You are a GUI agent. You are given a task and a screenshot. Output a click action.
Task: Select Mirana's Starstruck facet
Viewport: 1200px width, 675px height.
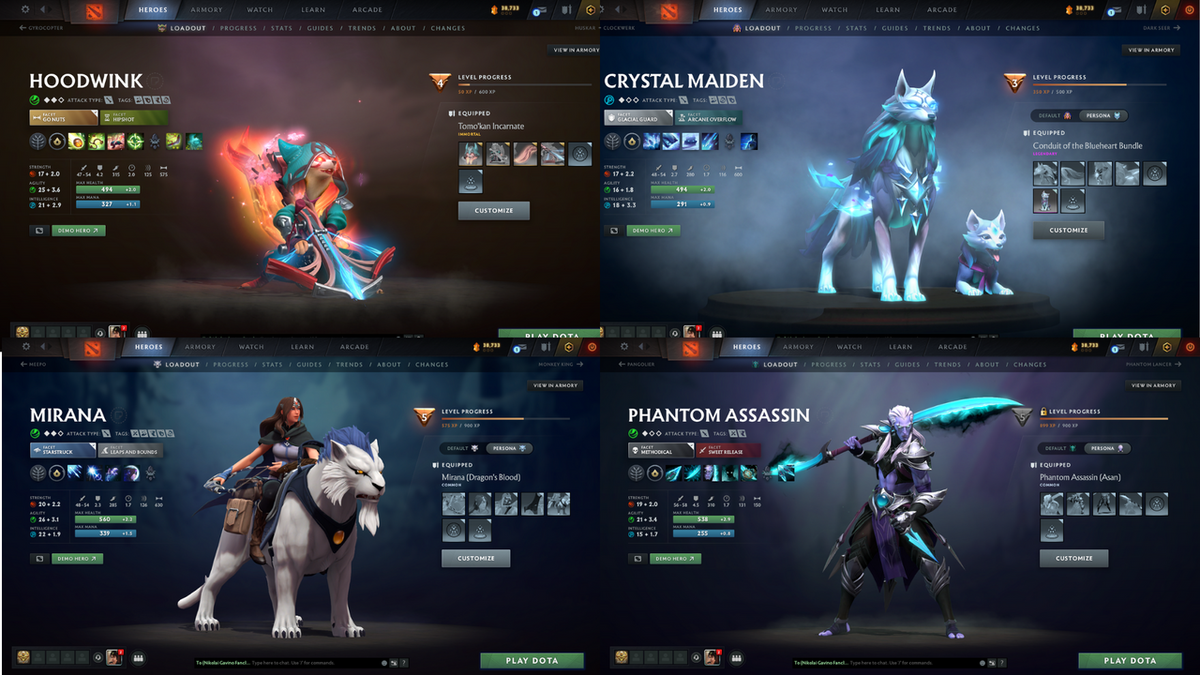point(60,451)
